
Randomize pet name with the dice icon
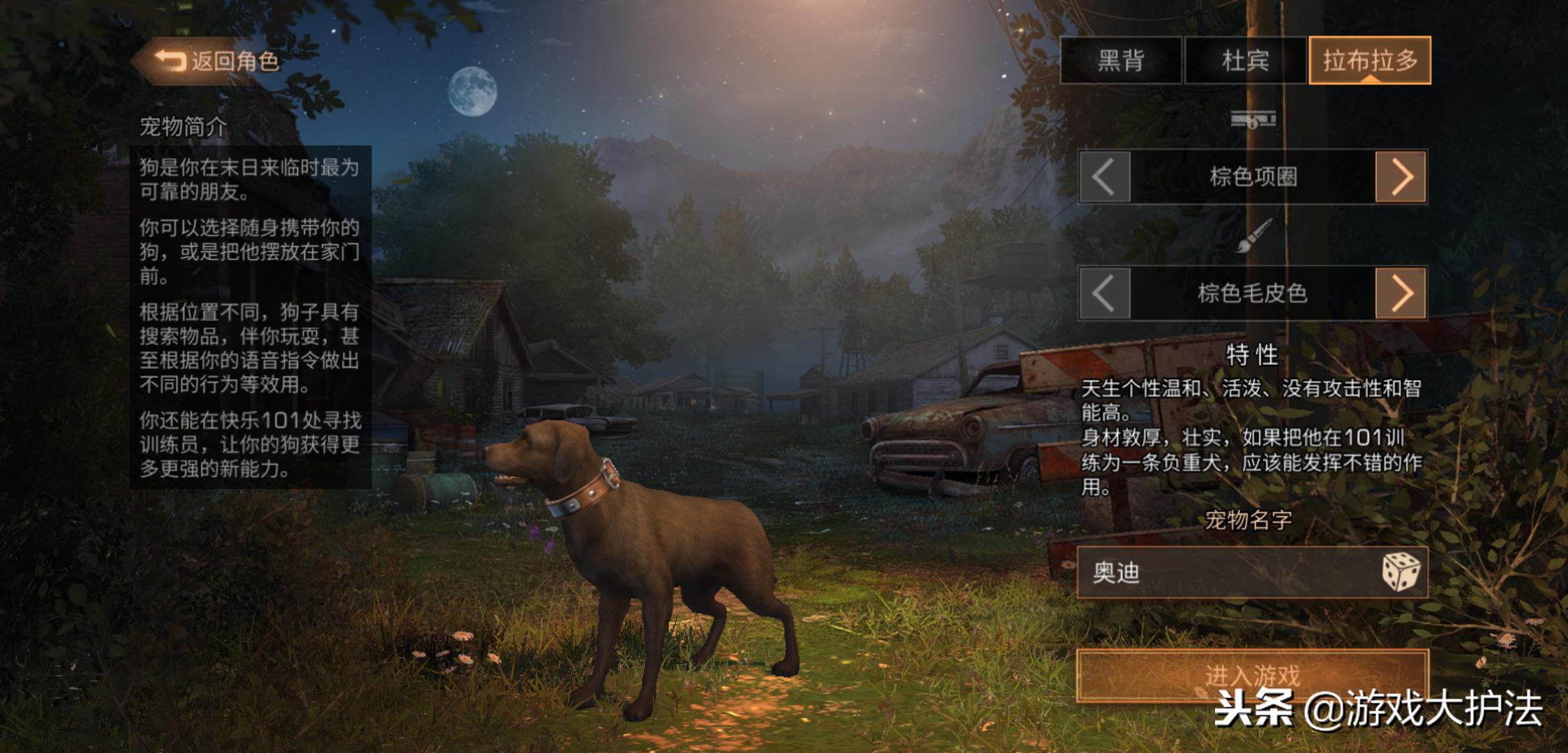[1401, 572]
